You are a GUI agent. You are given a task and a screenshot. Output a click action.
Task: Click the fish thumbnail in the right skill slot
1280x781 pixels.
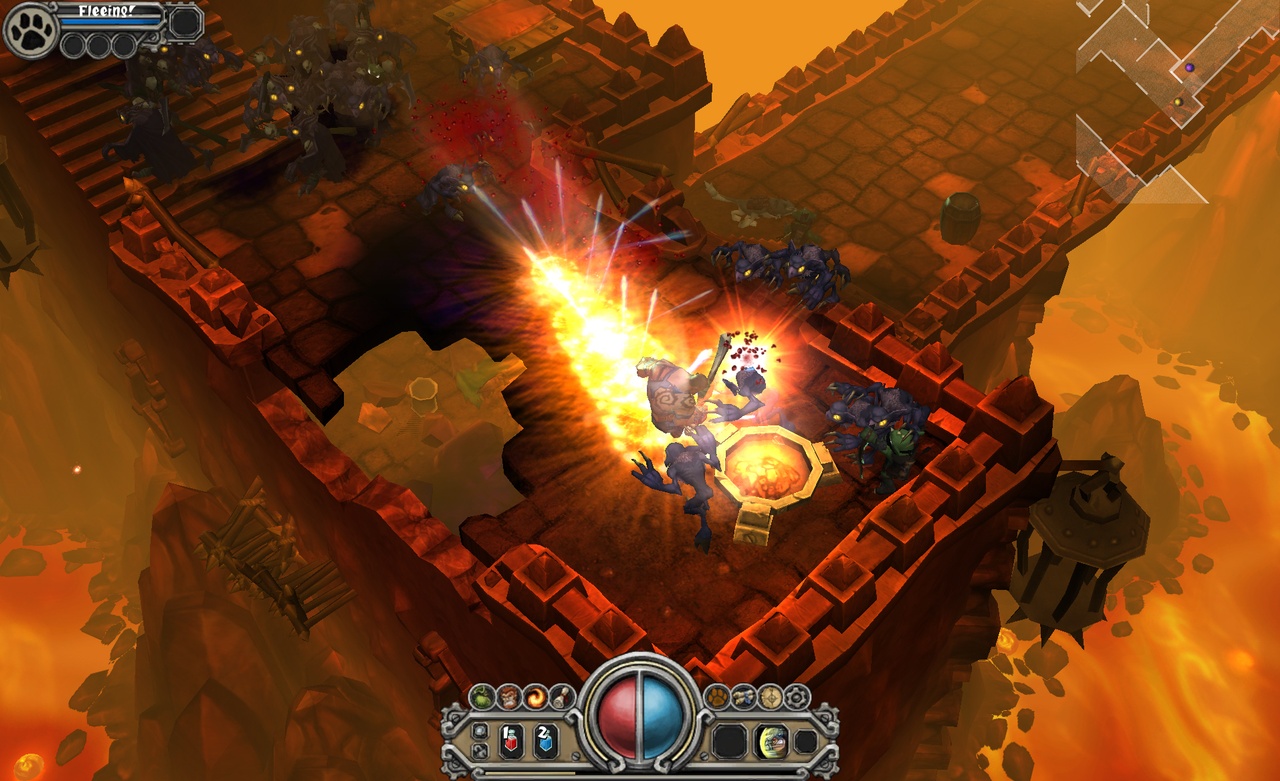(770, 740)
